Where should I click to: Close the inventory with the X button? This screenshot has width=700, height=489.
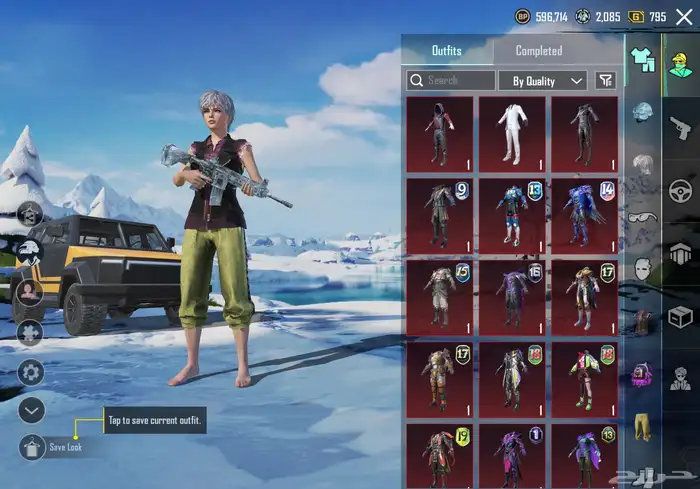[x=684, y=17]
